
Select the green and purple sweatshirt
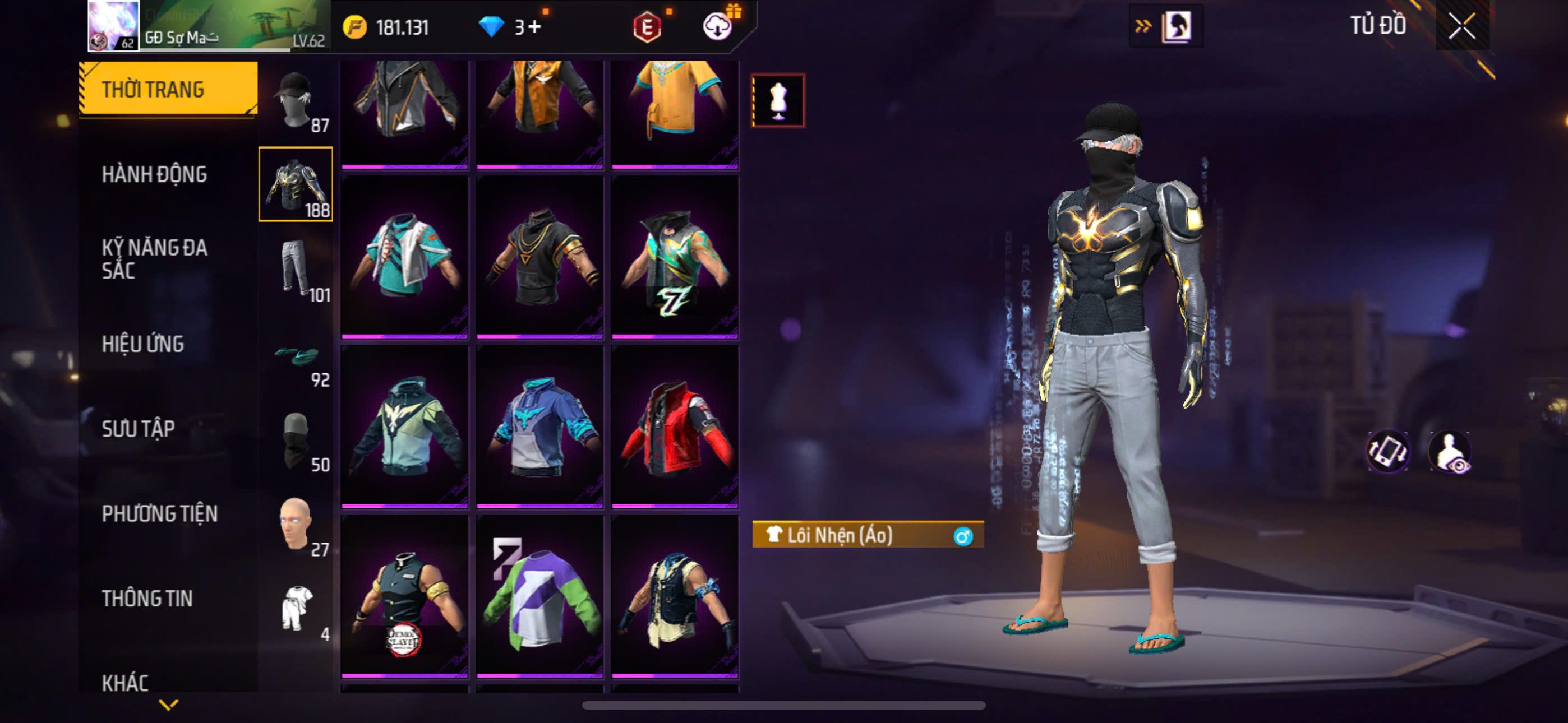540,595
